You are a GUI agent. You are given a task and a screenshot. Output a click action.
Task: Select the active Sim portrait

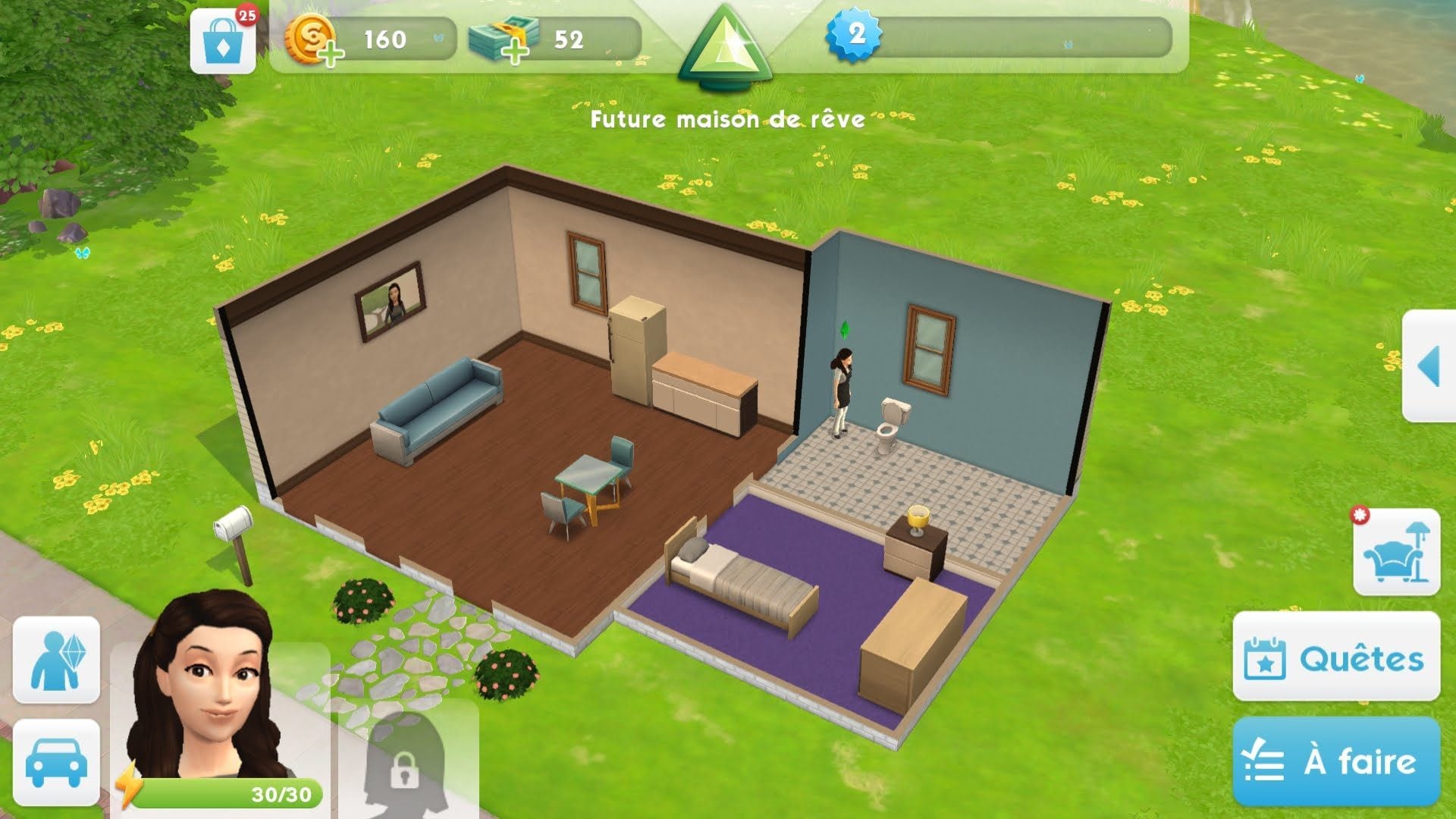212,698
